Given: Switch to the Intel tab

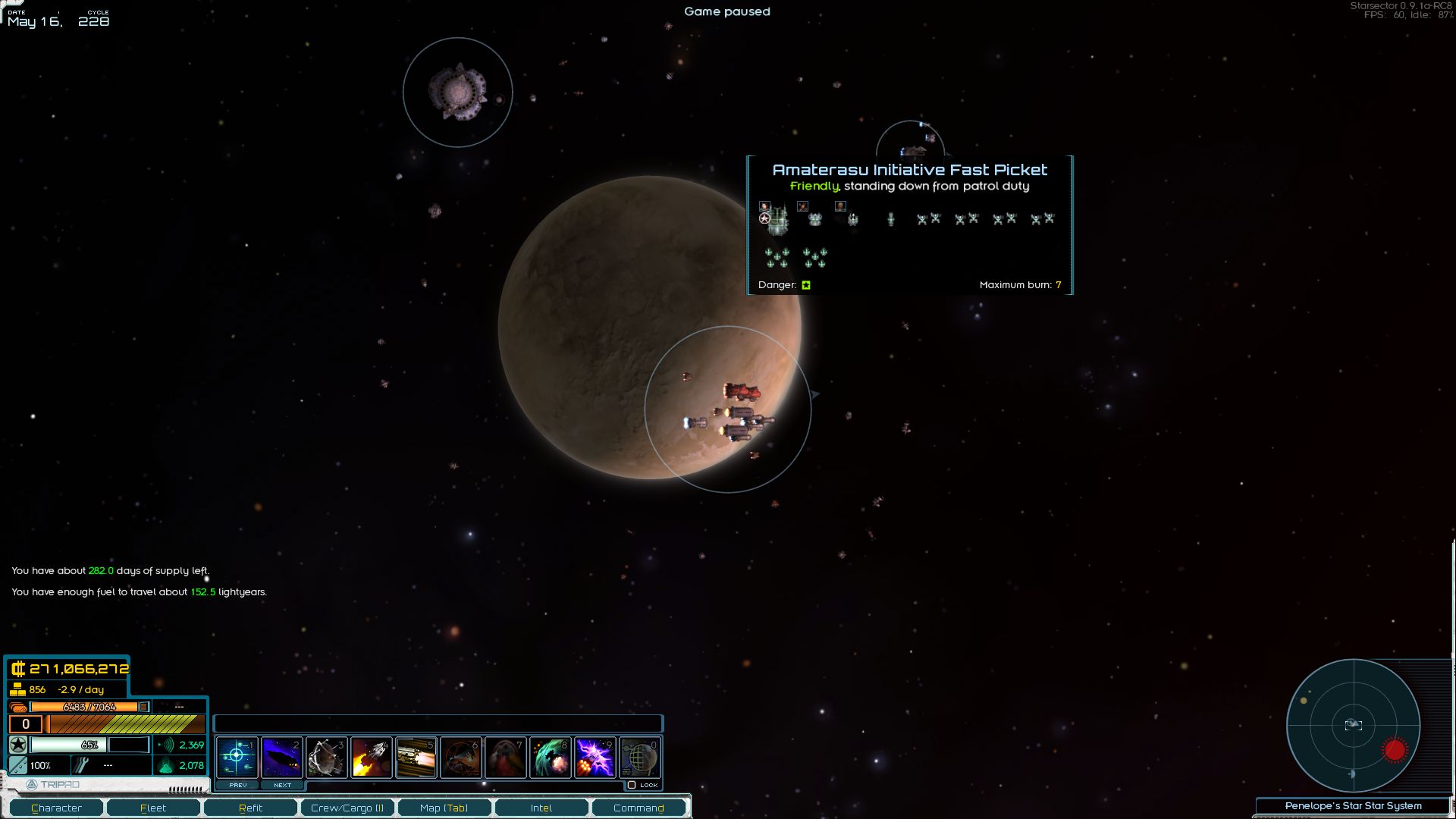Looking at the screenshot, I should 541,808.
